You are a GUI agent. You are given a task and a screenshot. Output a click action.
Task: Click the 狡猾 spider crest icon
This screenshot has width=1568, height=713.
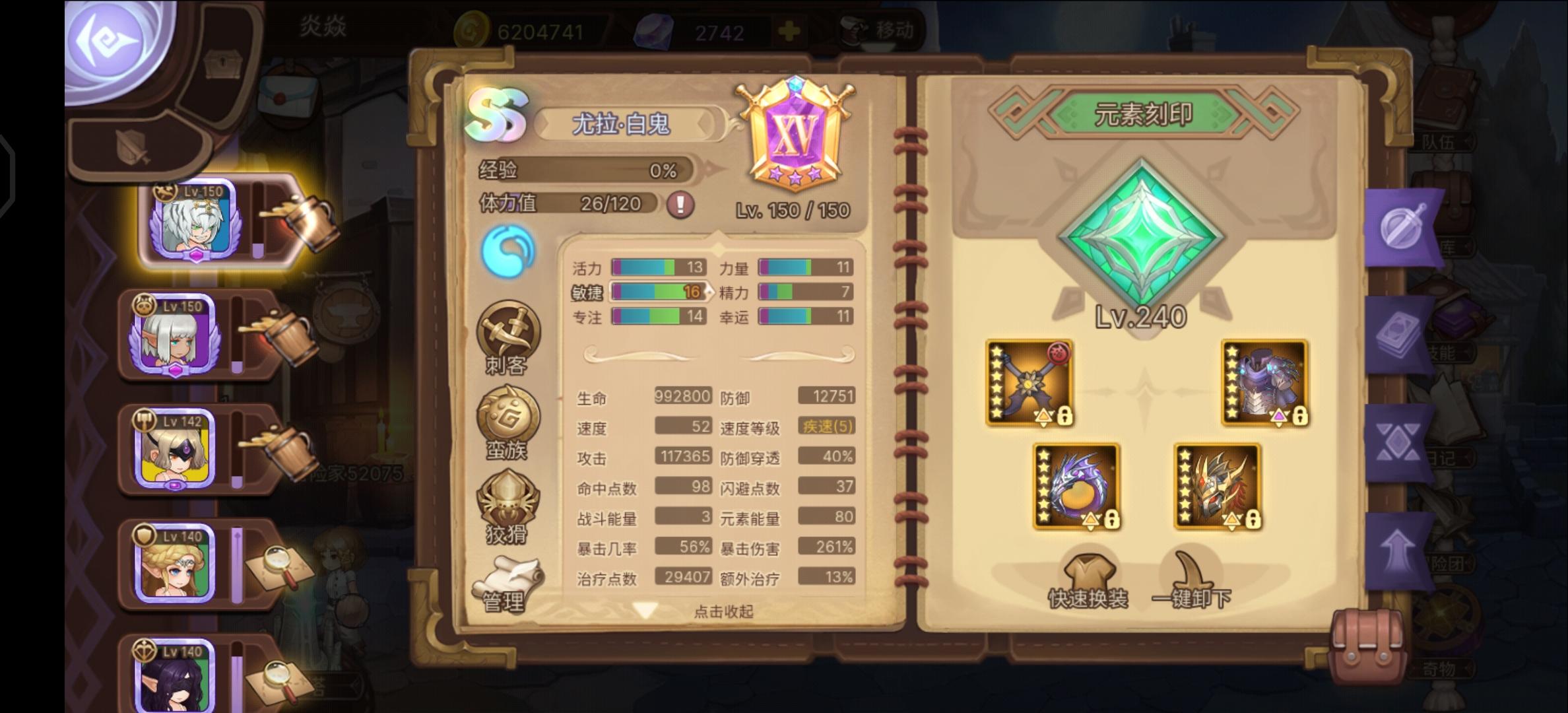click(508, 505)
